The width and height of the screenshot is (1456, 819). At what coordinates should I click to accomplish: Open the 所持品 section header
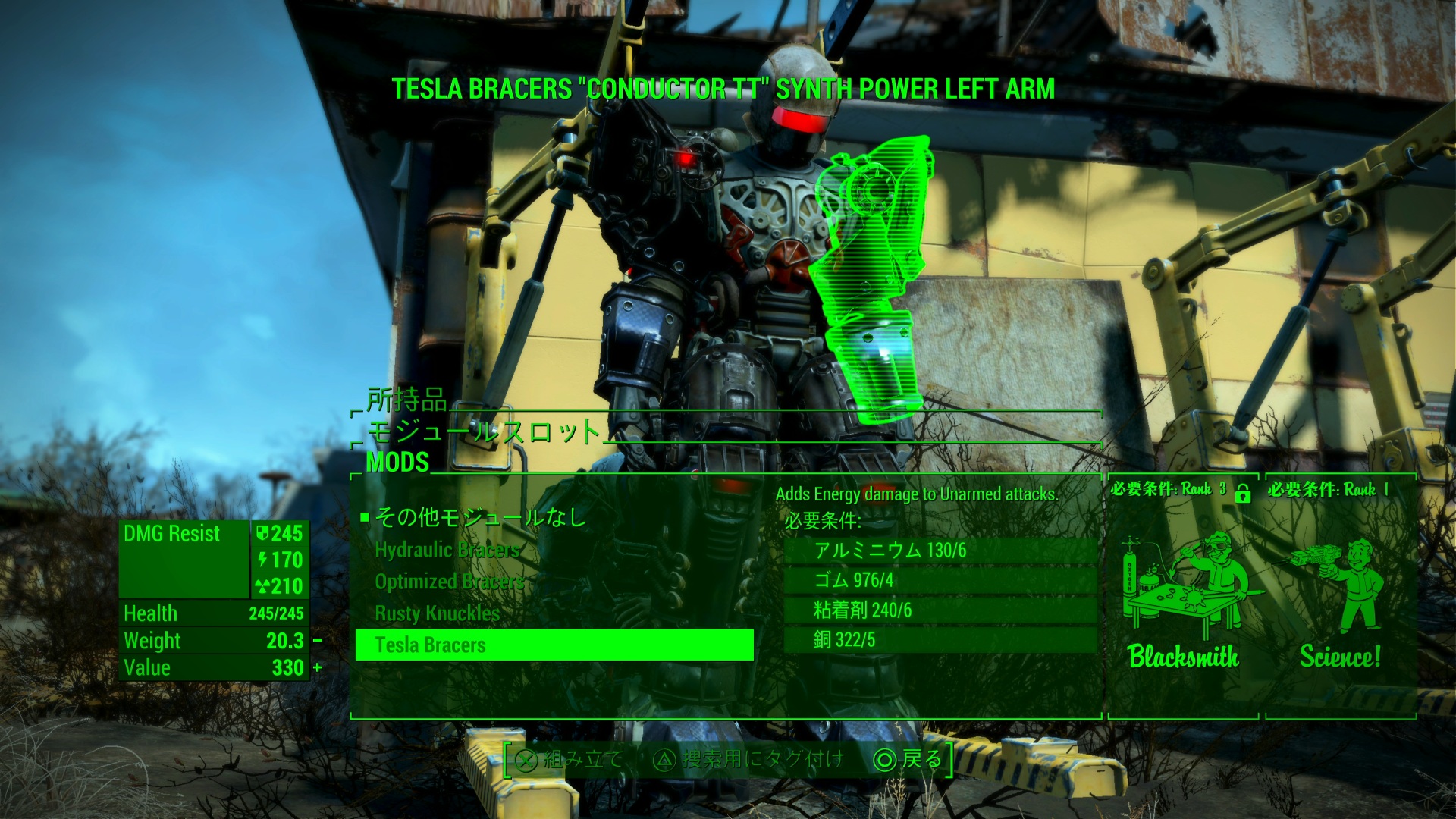click(406, 400)
